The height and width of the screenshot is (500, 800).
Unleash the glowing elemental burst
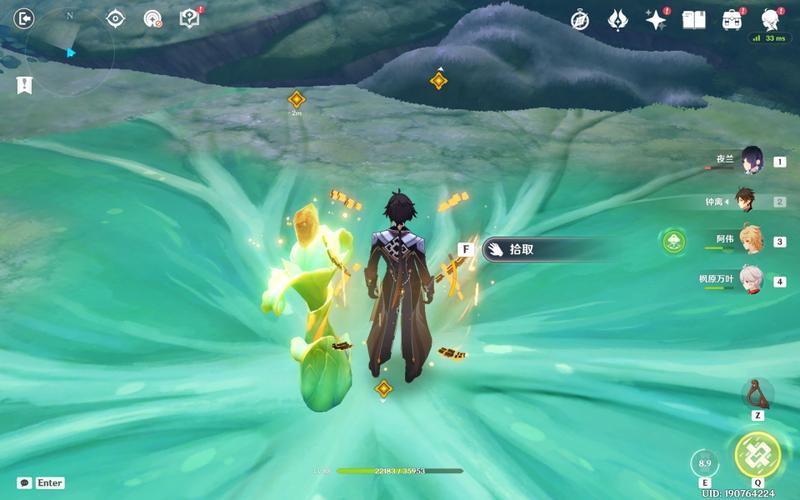point(757,455)
